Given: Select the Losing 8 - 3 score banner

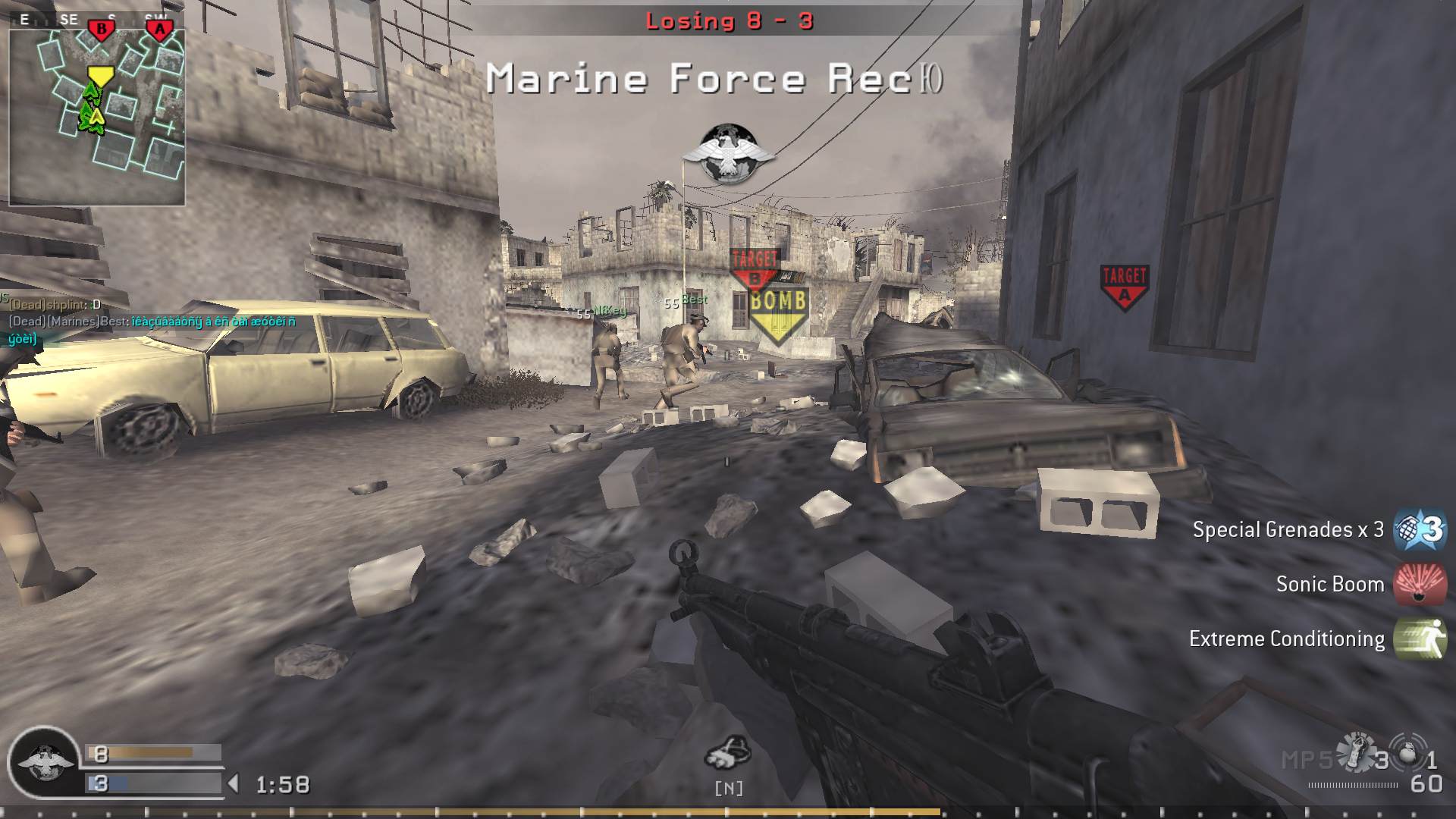Looking at the screenshot, I should 730,22.
